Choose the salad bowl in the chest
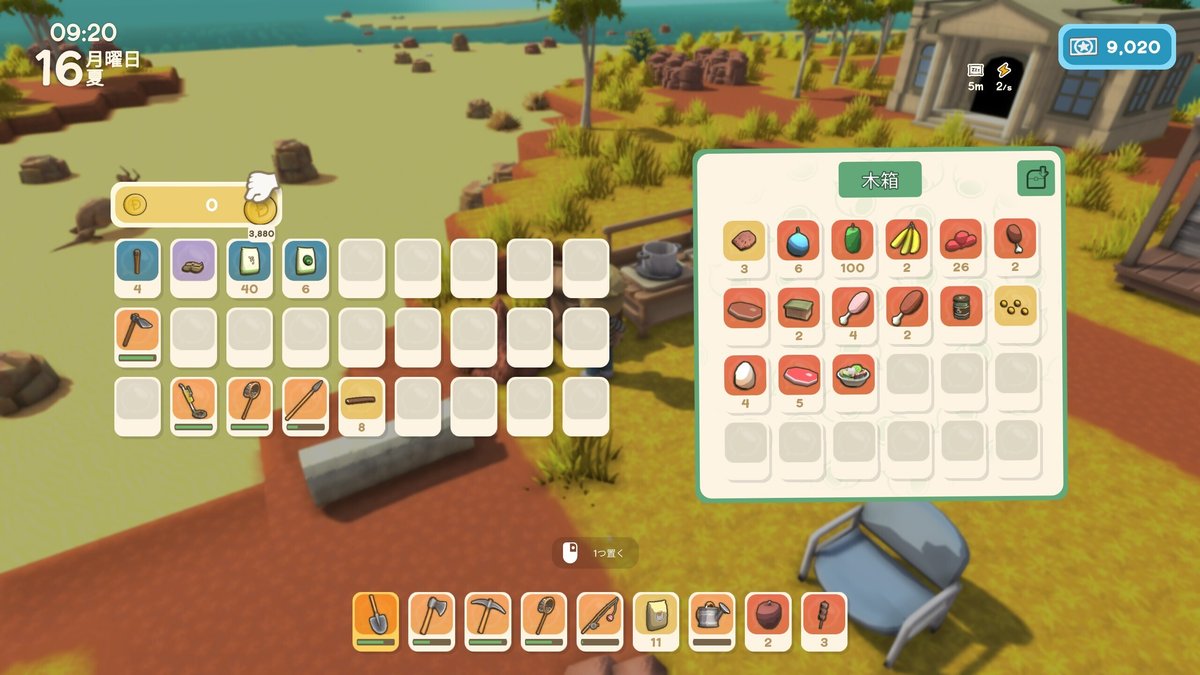Screen dimensions: 1200x675 852,377
